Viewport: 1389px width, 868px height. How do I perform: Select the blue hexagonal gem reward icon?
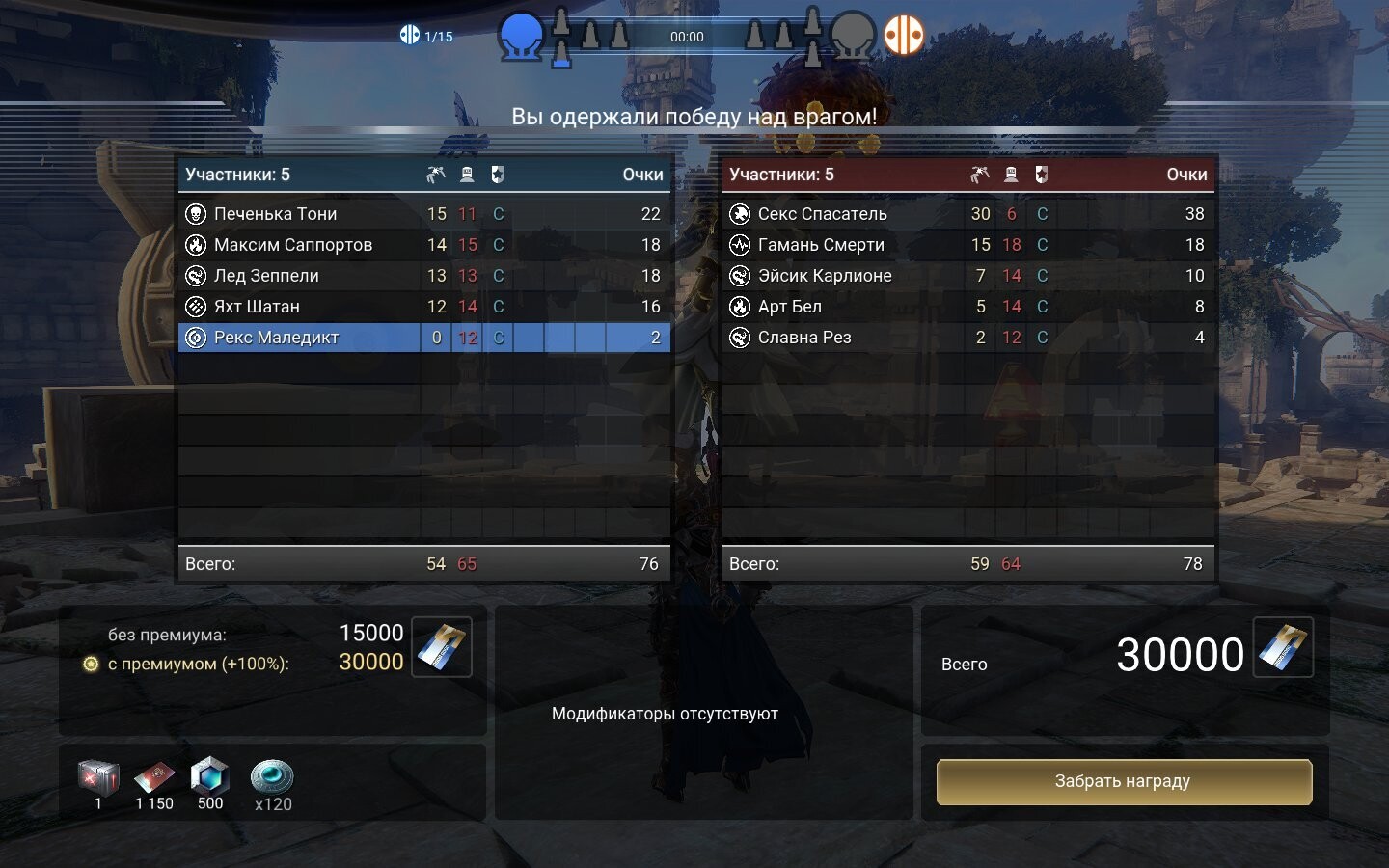point(209,776)
